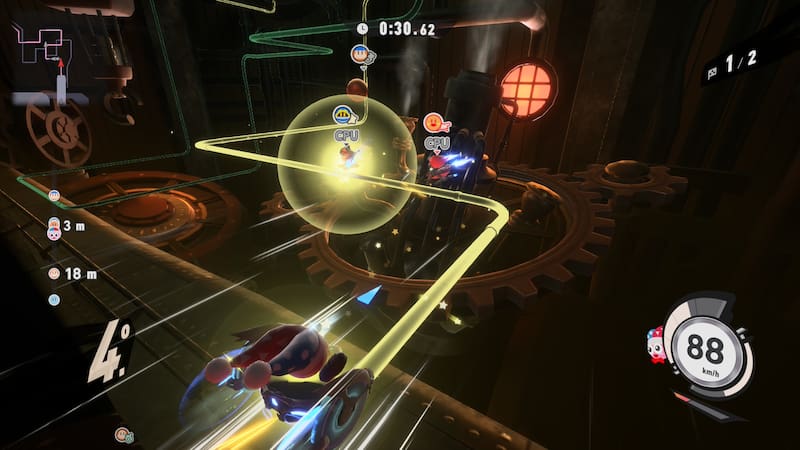Click the racer icon below the position number
Screen dimensions: 800x450
click(122, 434)
